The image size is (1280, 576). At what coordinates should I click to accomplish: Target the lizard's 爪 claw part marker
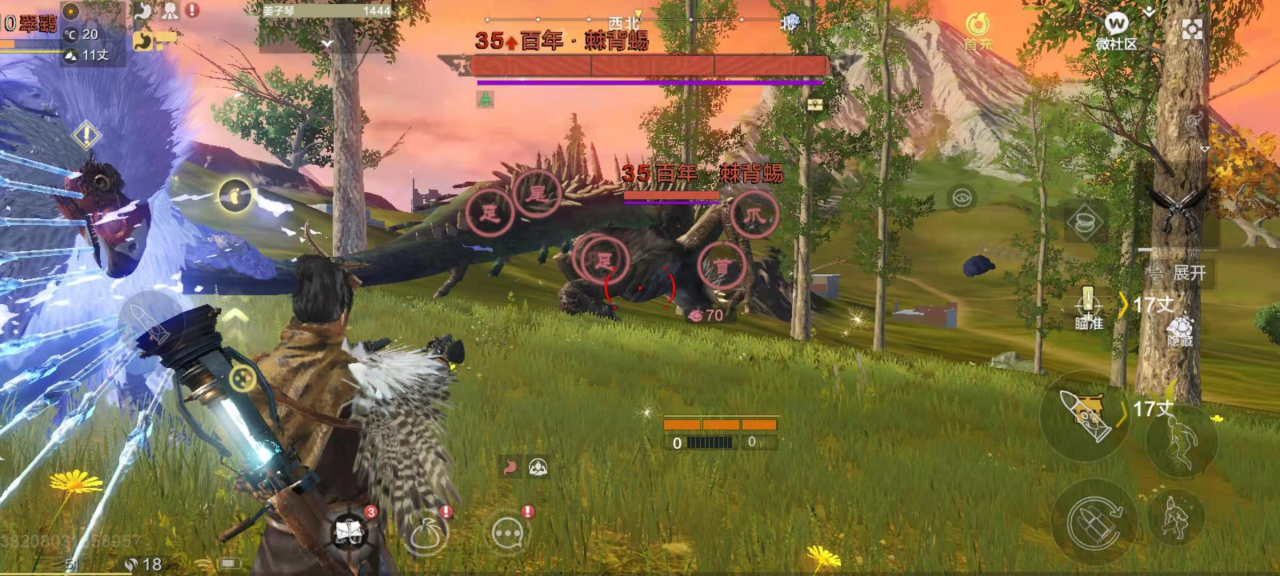(x=754, y=214)
